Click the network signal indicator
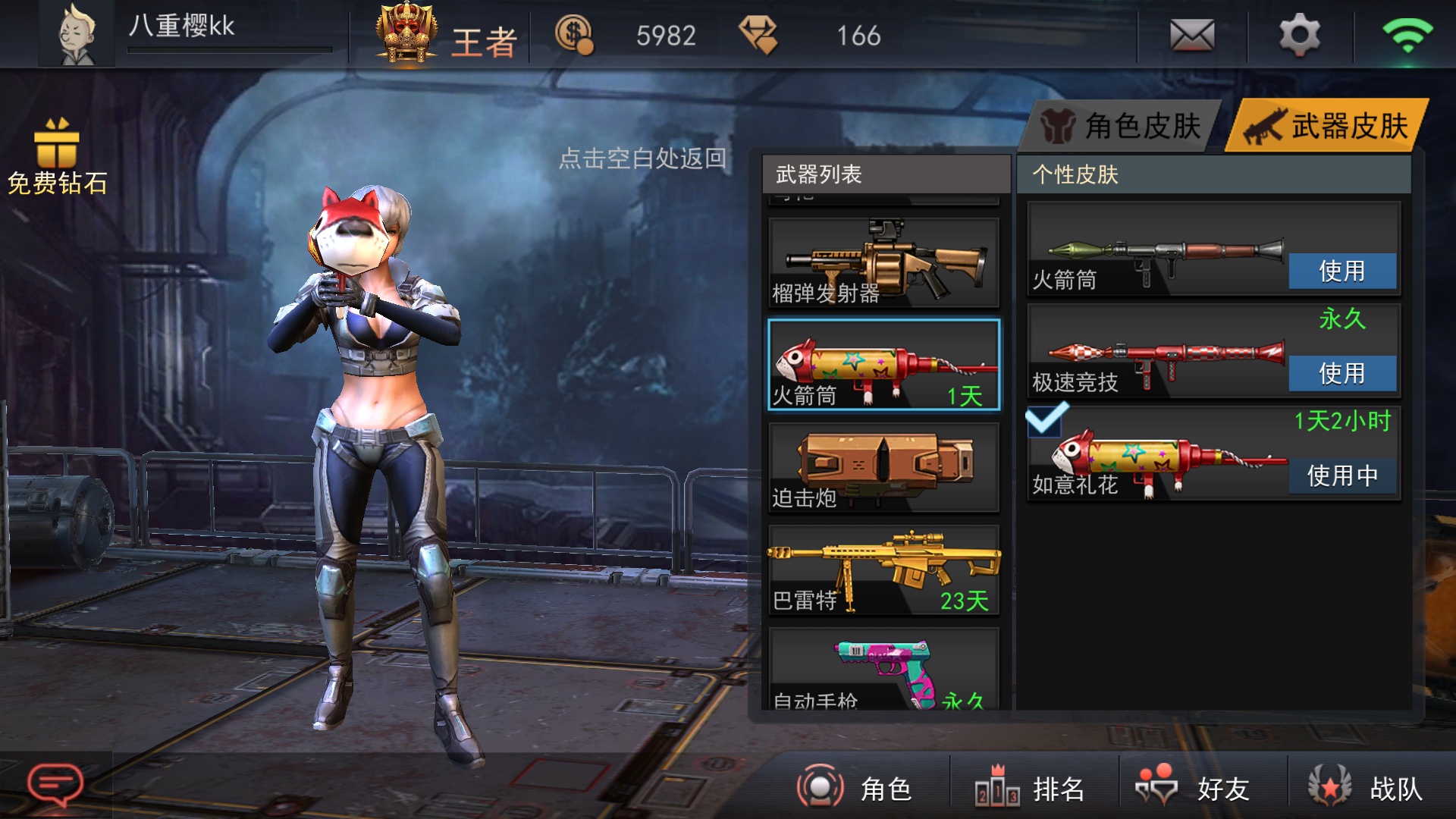The width and height of the screenshot is (1456, 819). pyautogui.click(x=1410, y=34)
